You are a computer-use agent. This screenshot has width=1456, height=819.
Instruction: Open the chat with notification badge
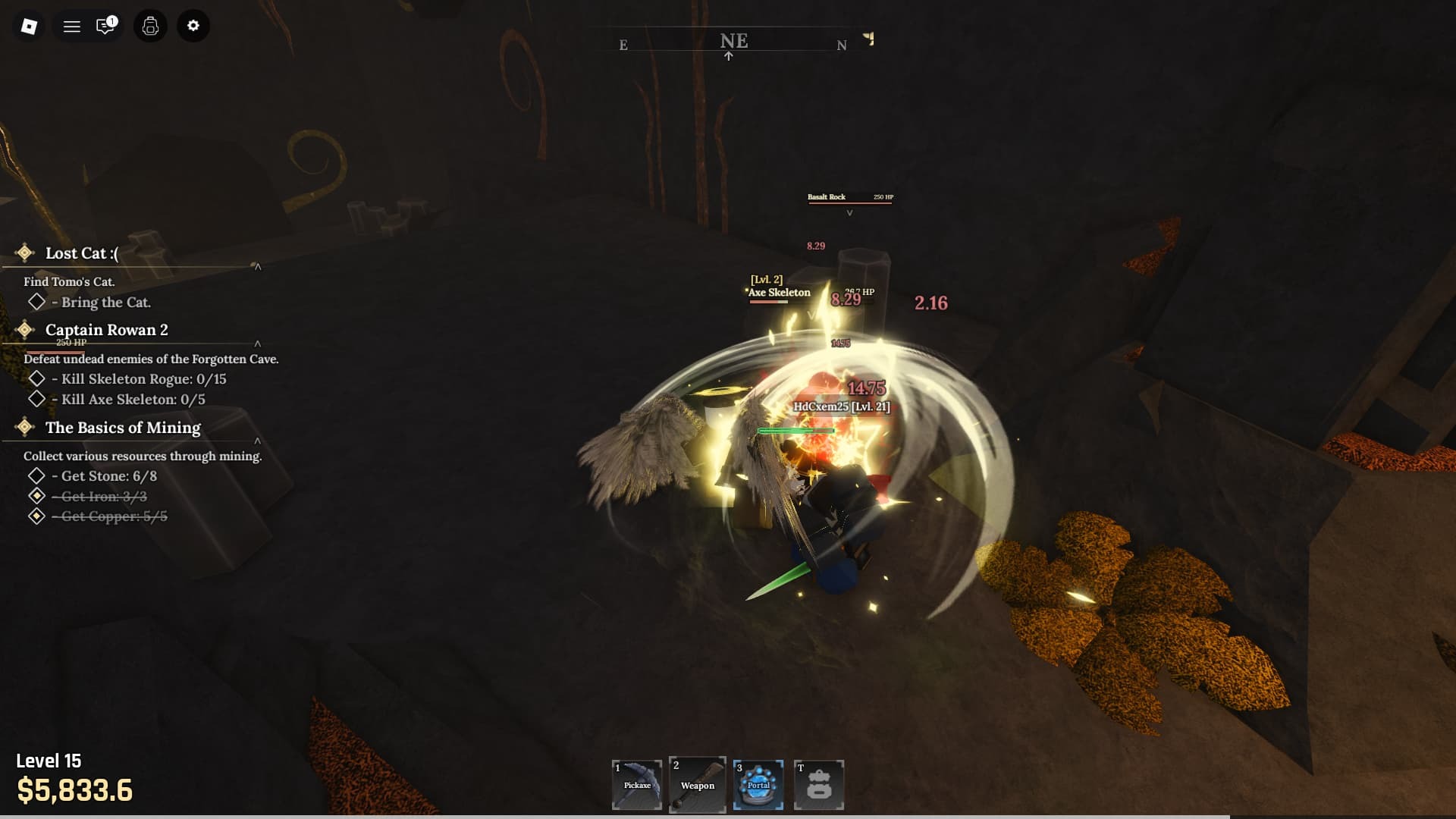click(105, 27)
